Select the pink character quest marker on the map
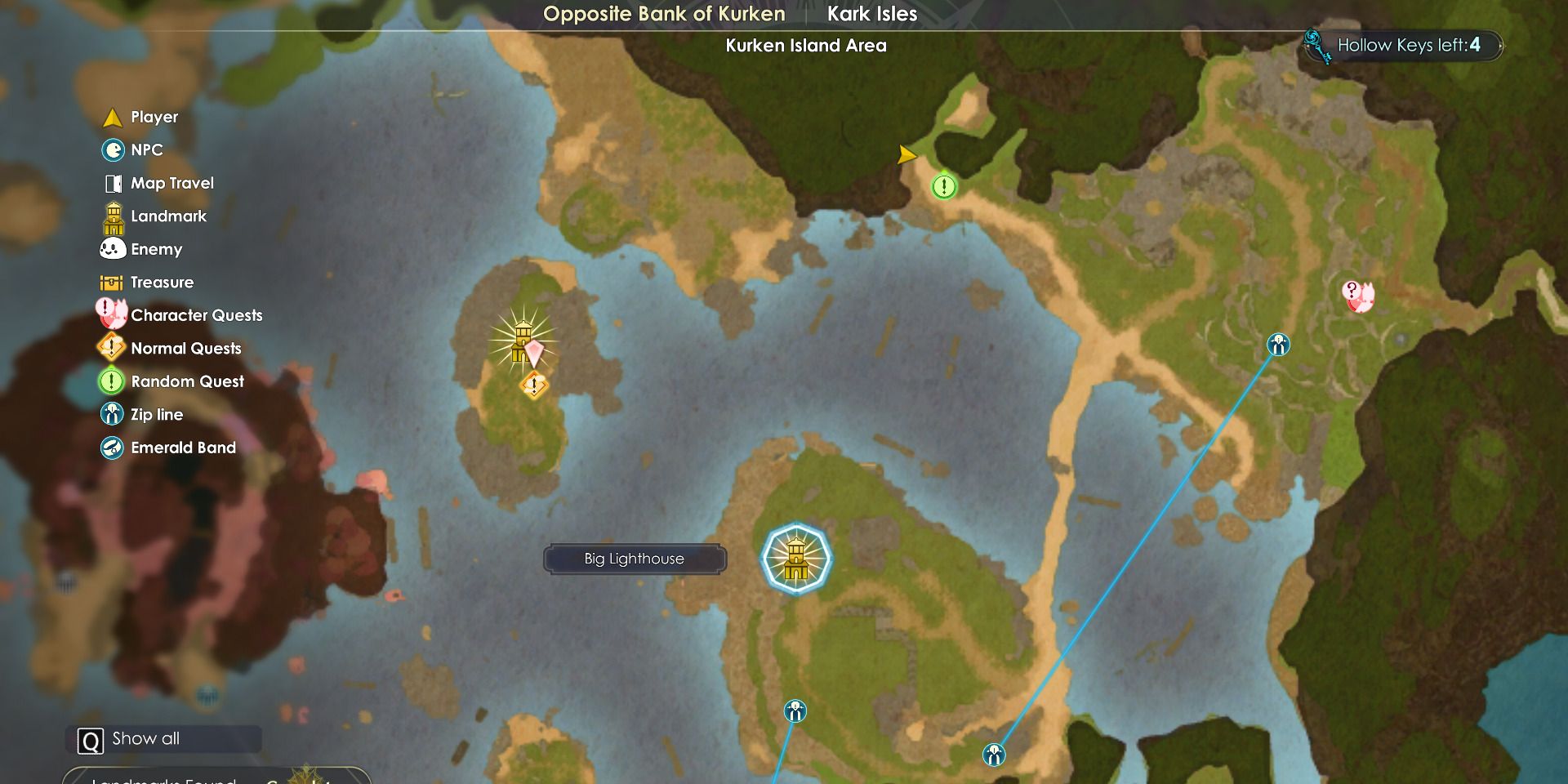The height and width of the screenshot is (784, 1568). tap(1357, 296)
